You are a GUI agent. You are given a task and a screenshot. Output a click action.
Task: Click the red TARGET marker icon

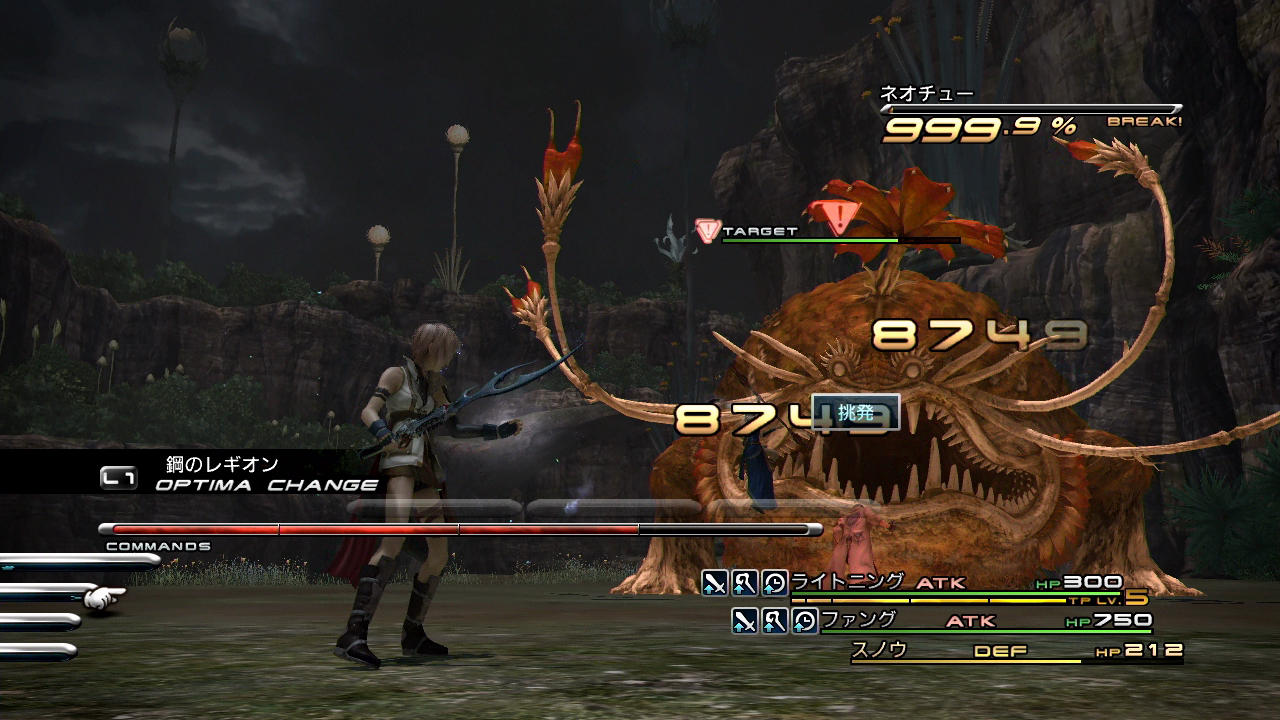pyautogui.click(x=707, y=231)
